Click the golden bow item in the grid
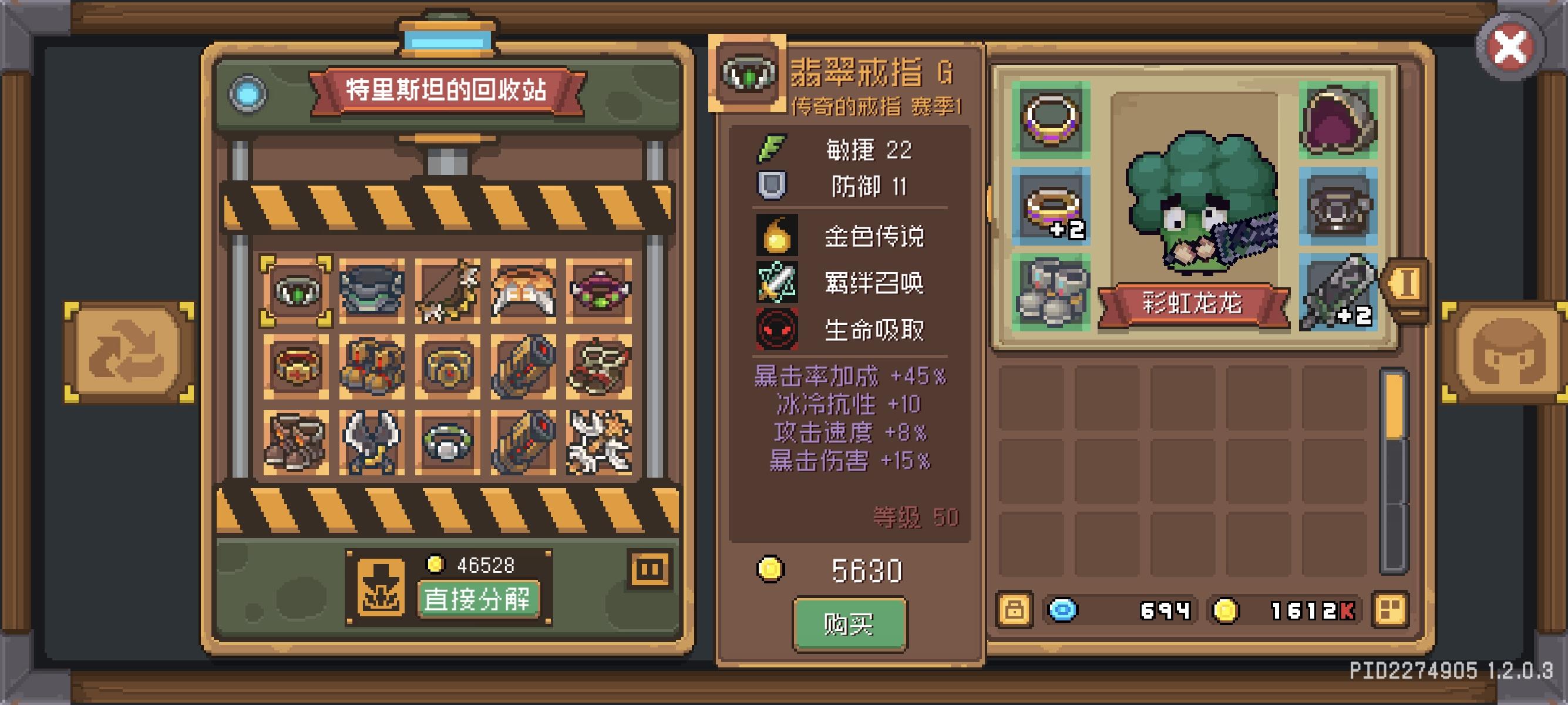Image resolution: width=1568 pixels, height=705 pixels. 449,292
